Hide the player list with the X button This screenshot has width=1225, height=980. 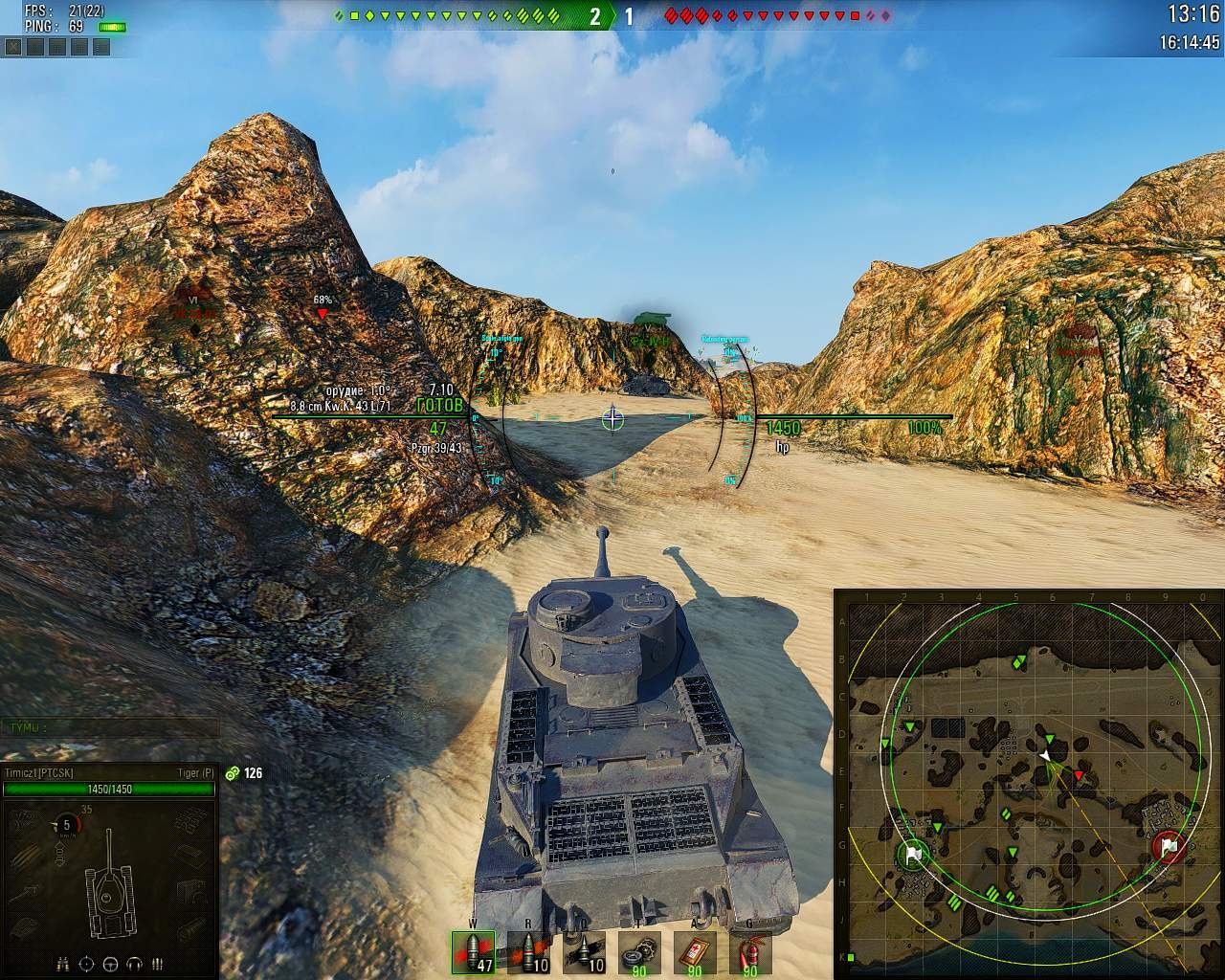(13, 47)
